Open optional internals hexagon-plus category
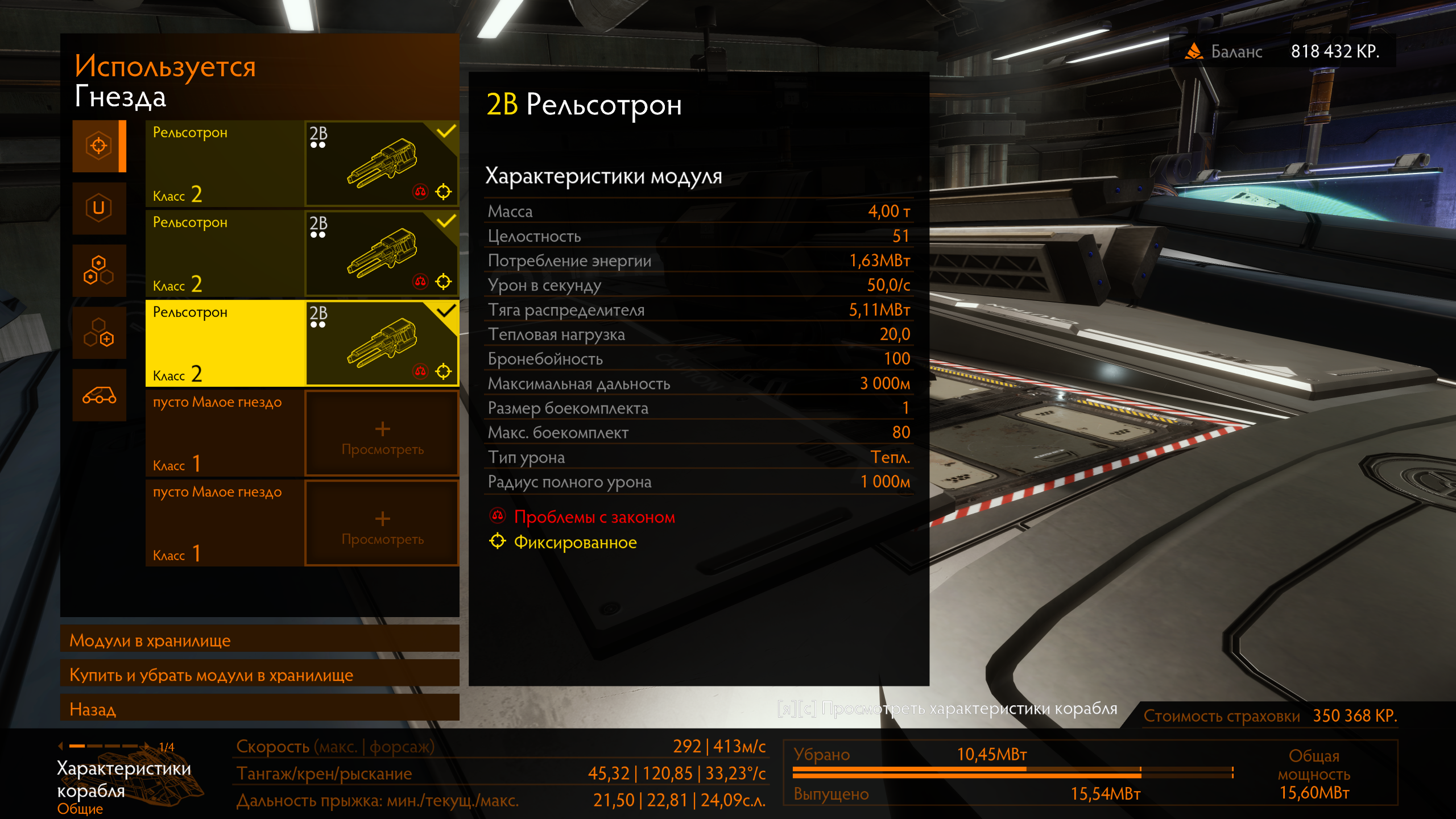 99,333
